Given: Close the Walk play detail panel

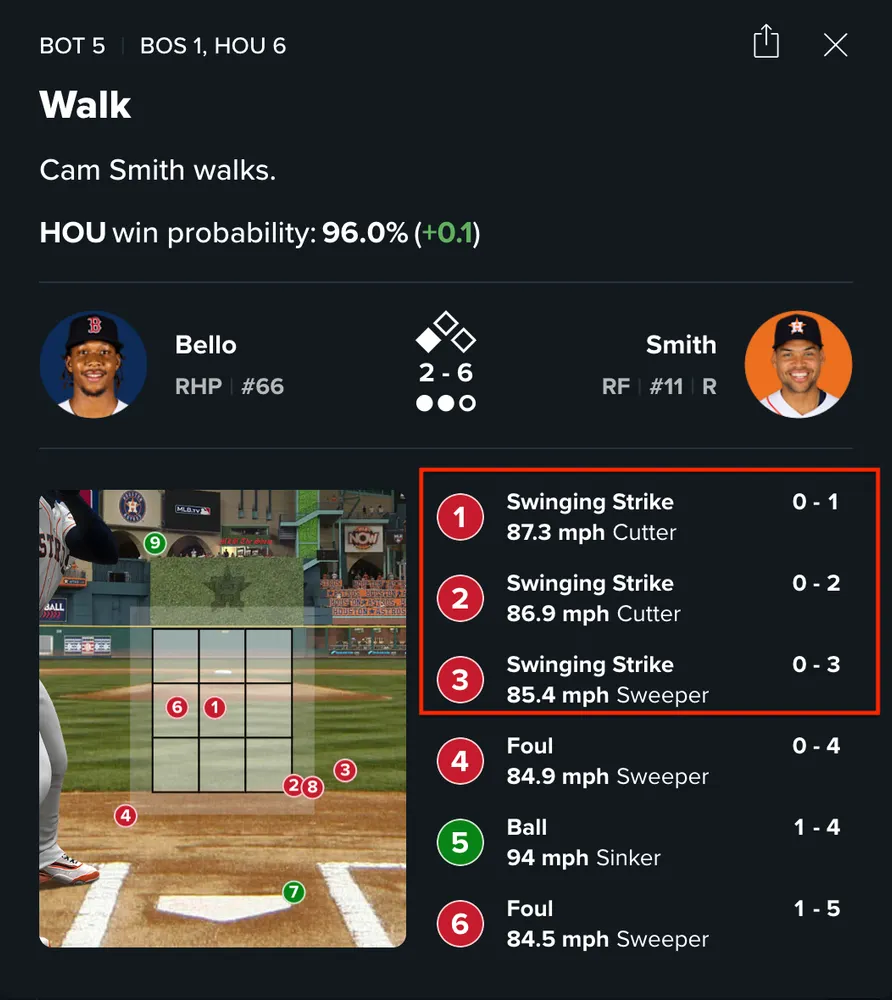Looking at the screenshot, I should click(835, 45).
